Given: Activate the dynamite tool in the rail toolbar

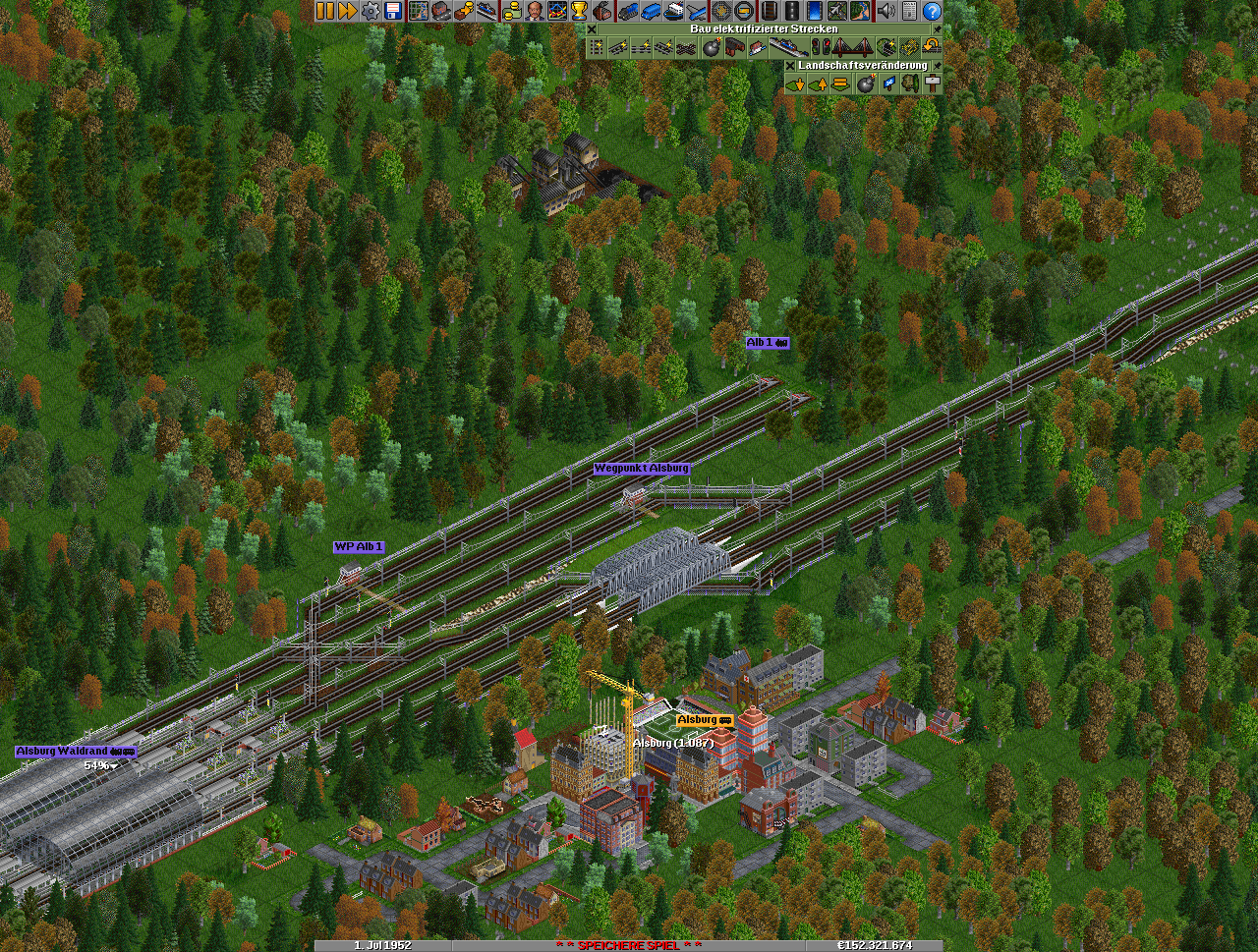Looking at the screenshot, I should point(711,47).
